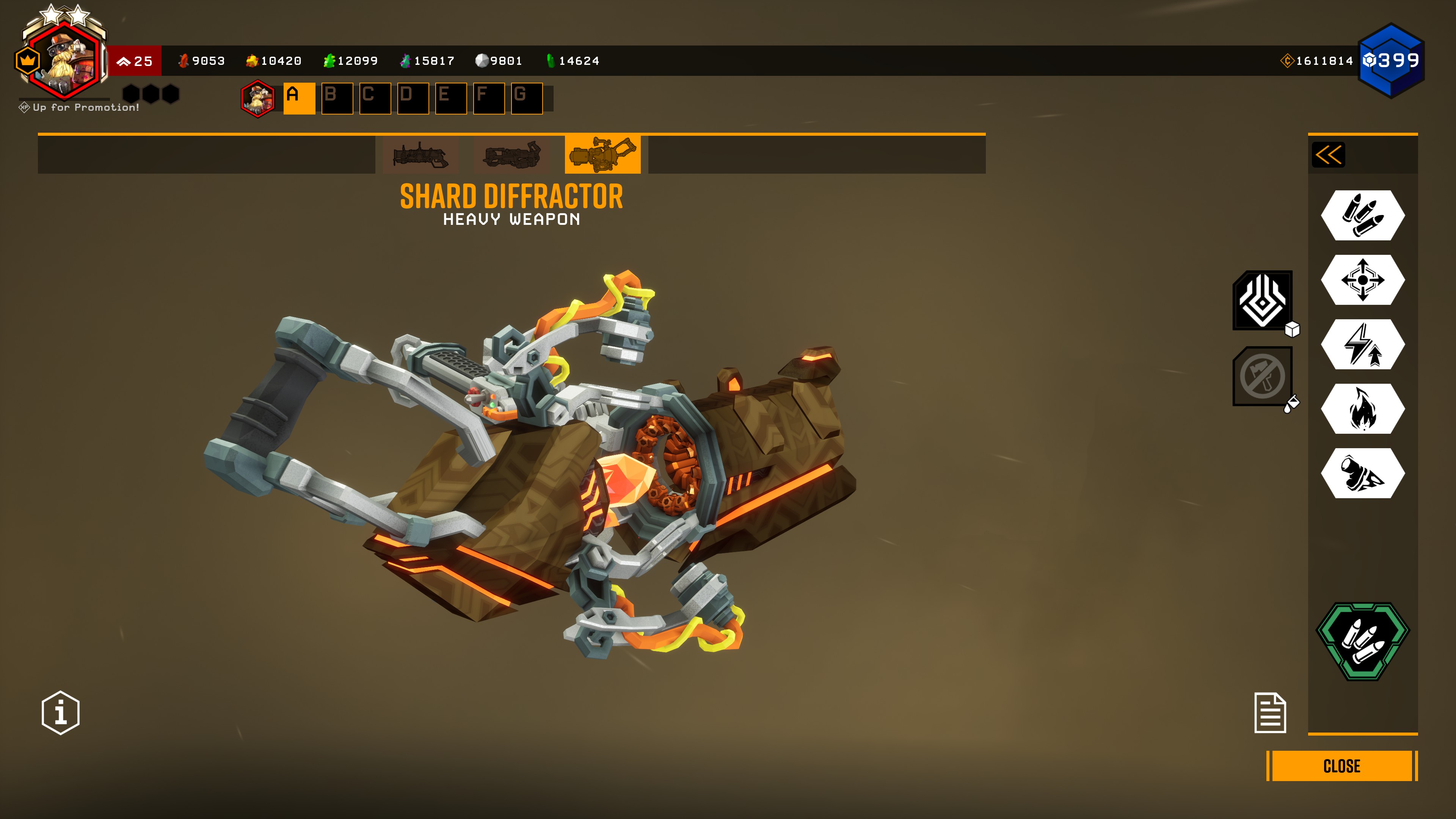Close the weapon modification screen
The width and height of the screenshot is (1456, 819).
coord(1341,766)
